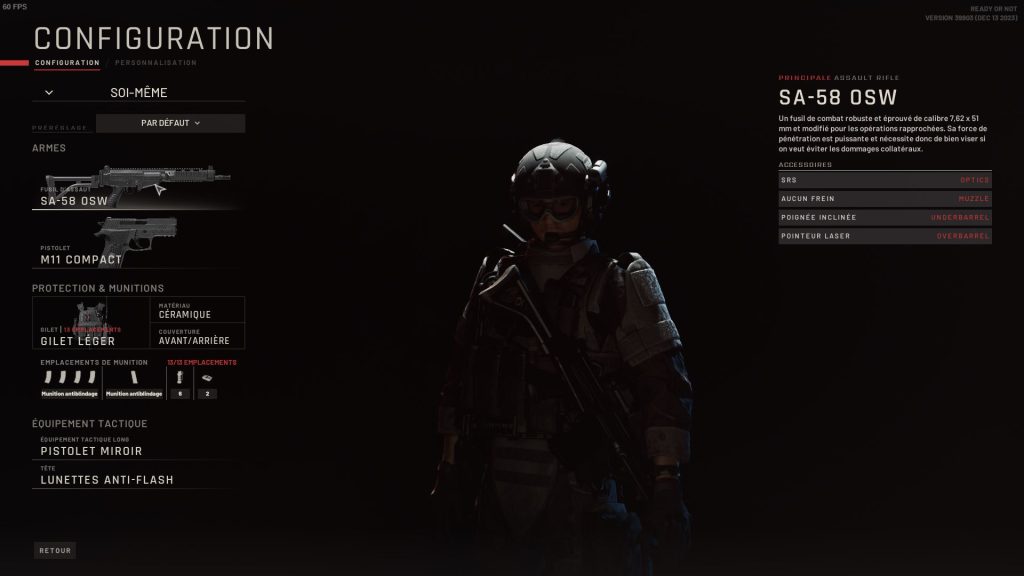Switch to the Personnalisation tab
This screenshot has width=1024, height=576.
coord(156,63)
